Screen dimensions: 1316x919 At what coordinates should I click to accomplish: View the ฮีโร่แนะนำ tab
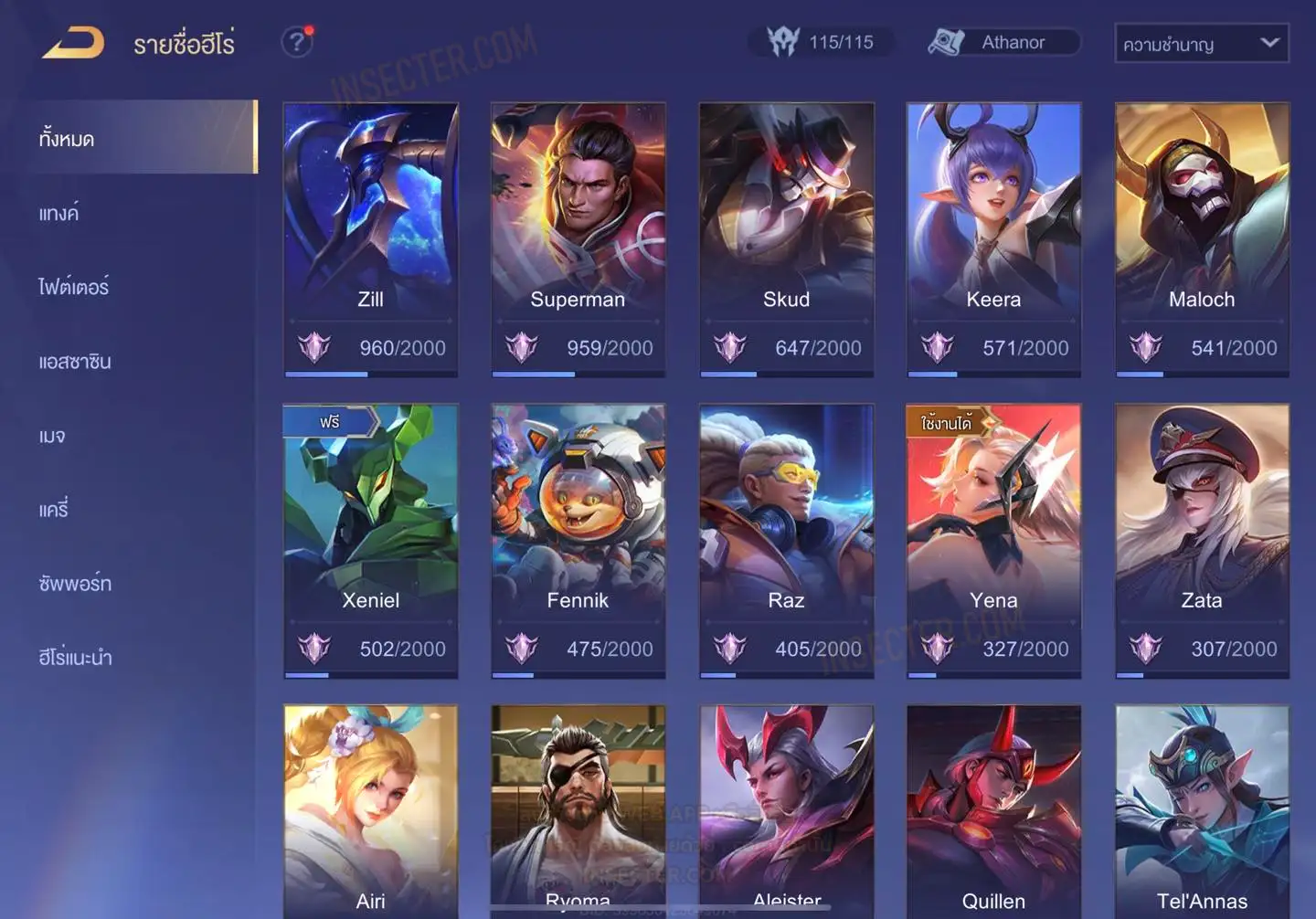point(76,658)
